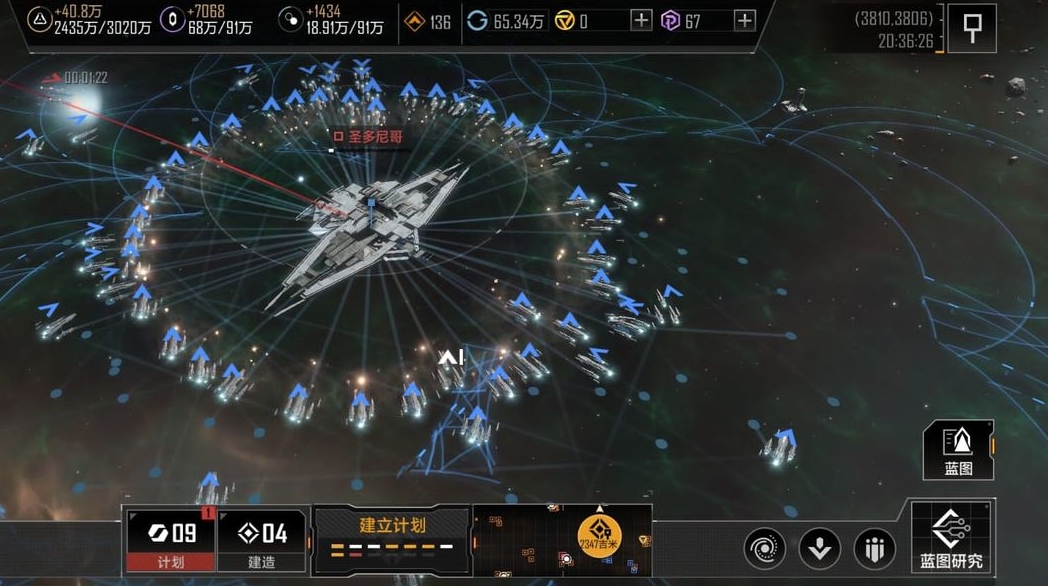Open the map pin button beside coordinates
Viewport: 1048px width, 586px height.
click(971, 28)
